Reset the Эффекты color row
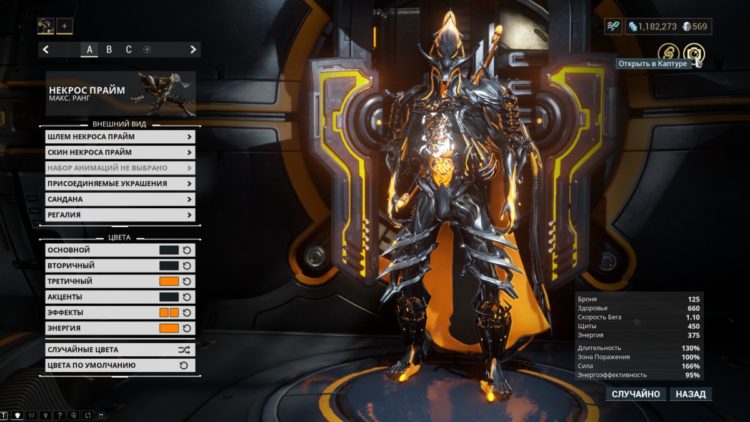The width and height of the screenshot is (750, 422). [187, 313]
